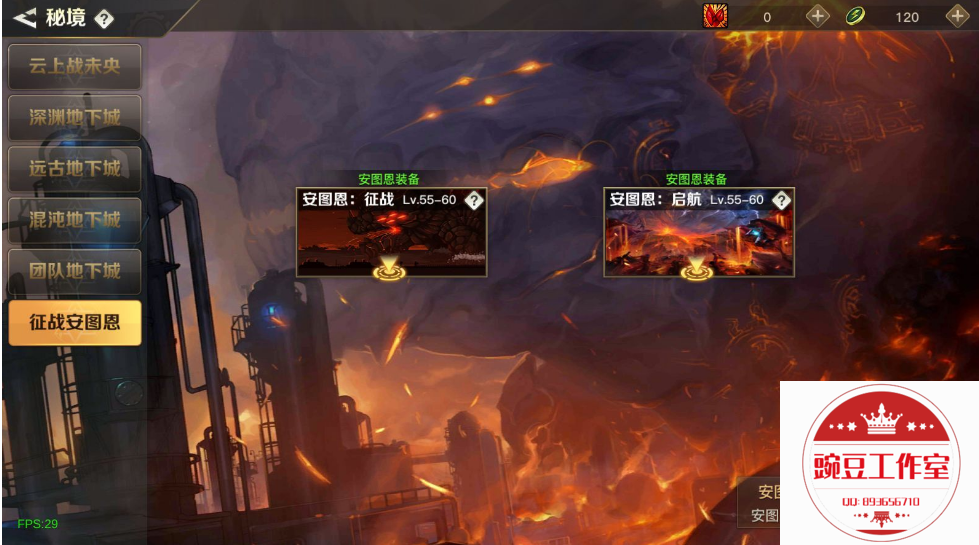This screenshot has width=979, height=545.
Task: Add more of the green coin currency
Action: pos(958,16)
